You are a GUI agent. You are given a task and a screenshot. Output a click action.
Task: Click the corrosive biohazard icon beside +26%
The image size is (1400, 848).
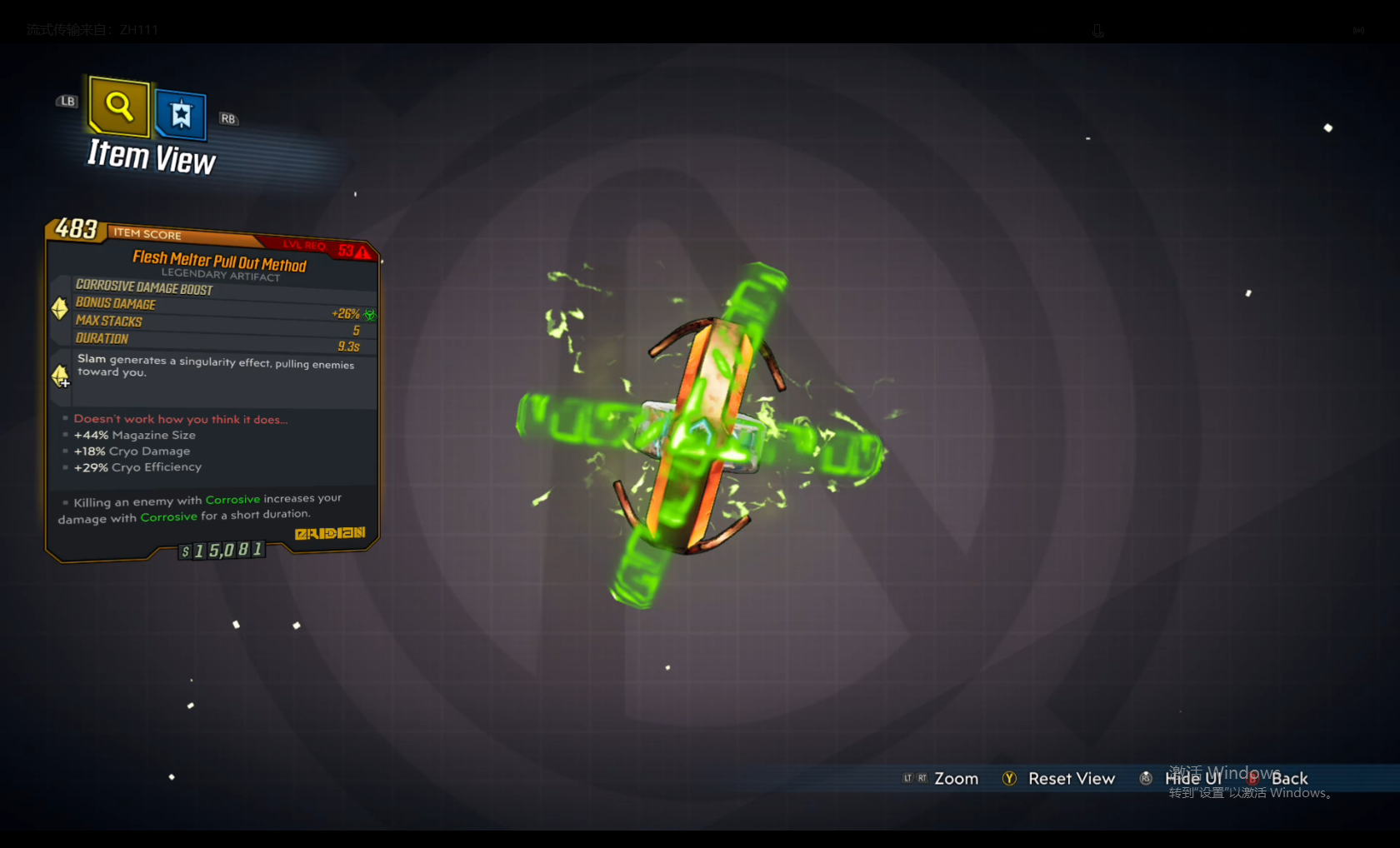click(x=370, y=314)
